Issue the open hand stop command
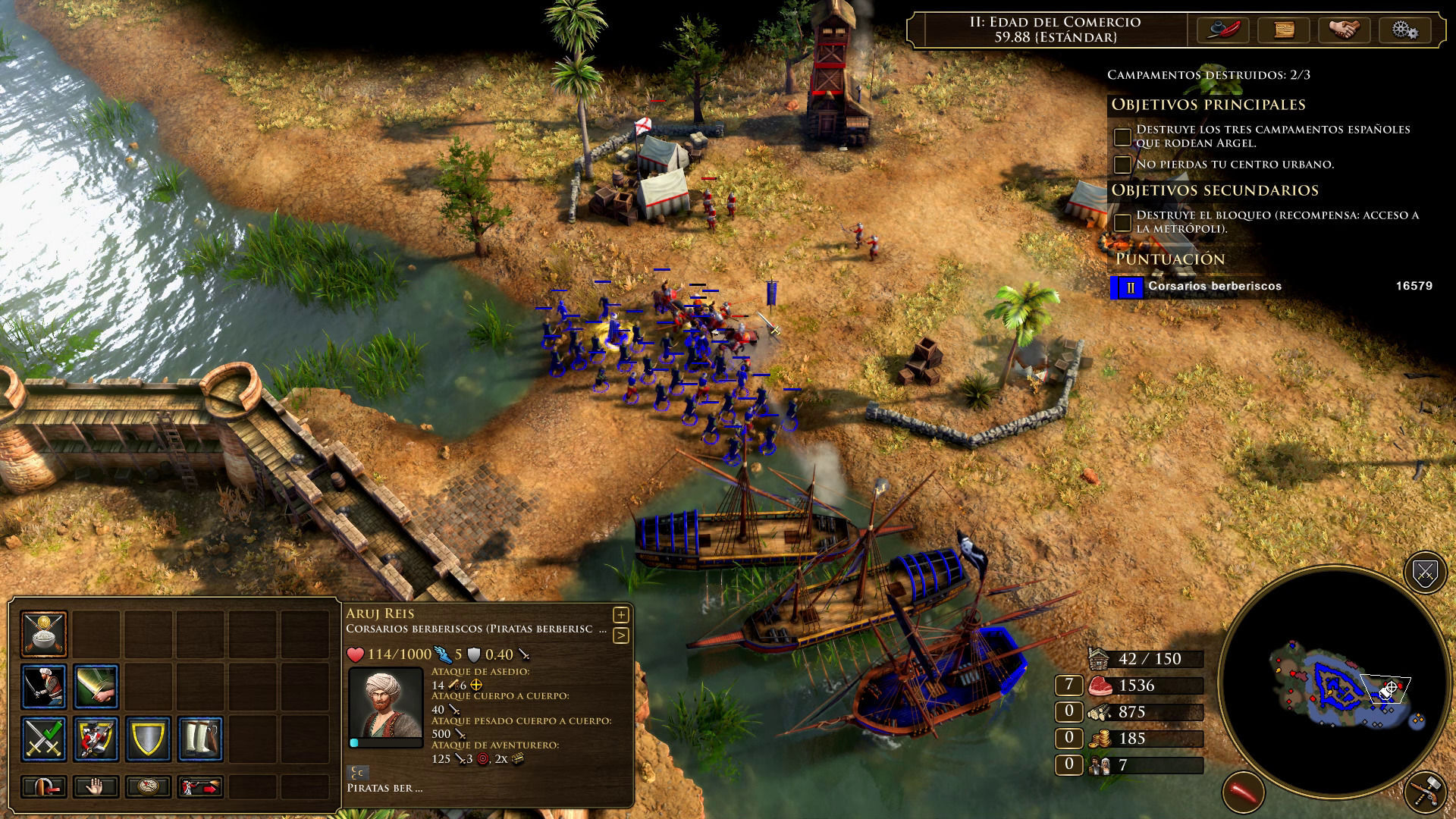Image resolution: width=1456 pixels, height=819 pixels. (96, 787)
